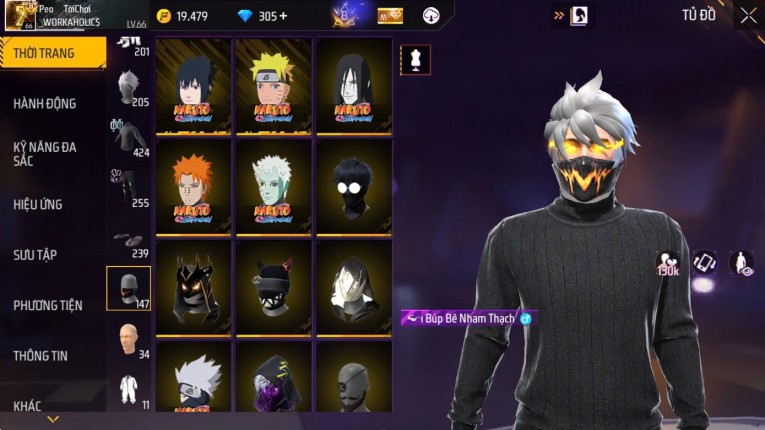The height and width of the screenshot is (430, 765).
Task: Close the wardrobe with the X button
Action: (748, 15)
